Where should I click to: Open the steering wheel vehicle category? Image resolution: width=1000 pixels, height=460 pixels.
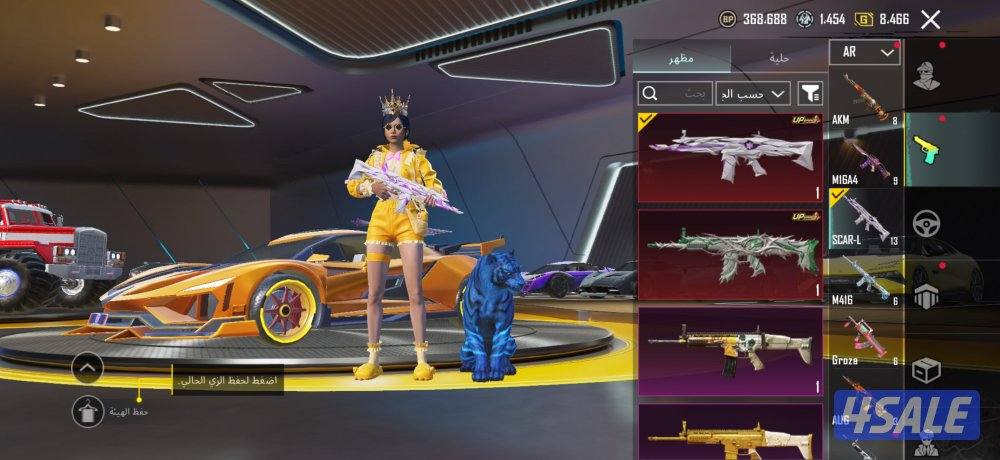928,221
